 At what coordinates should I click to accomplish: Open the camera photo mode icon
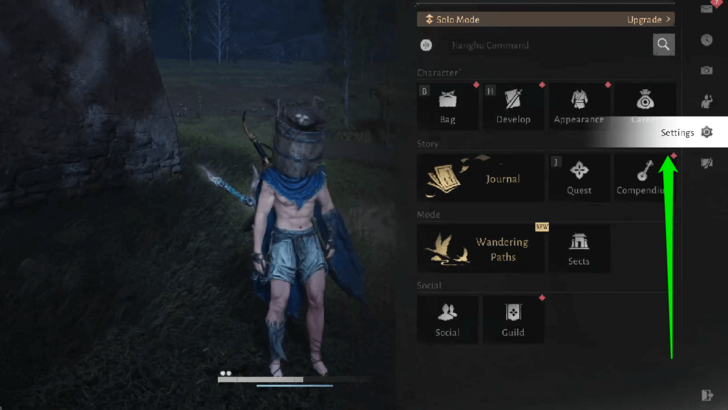point(707,70)
